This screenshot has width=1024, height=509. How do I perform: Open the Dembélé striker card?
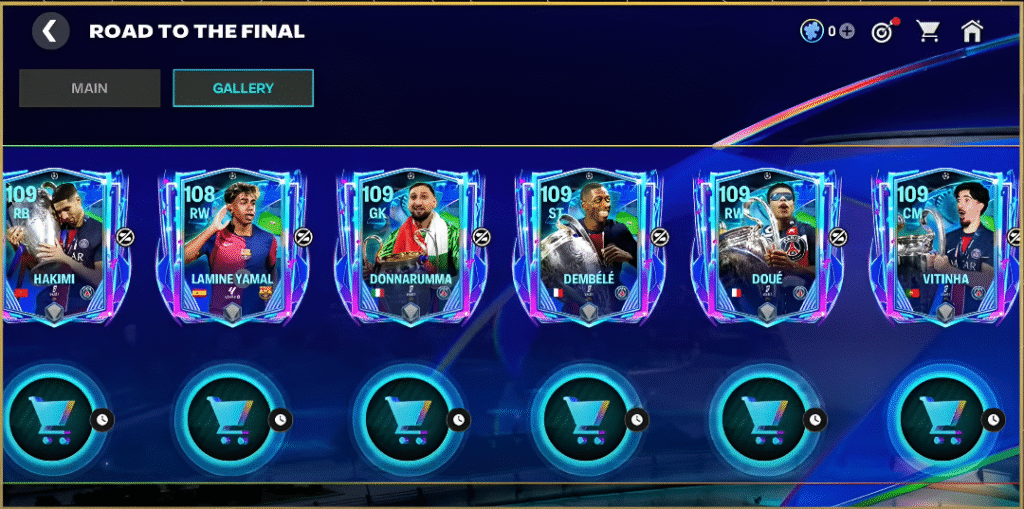pos(588,246)
